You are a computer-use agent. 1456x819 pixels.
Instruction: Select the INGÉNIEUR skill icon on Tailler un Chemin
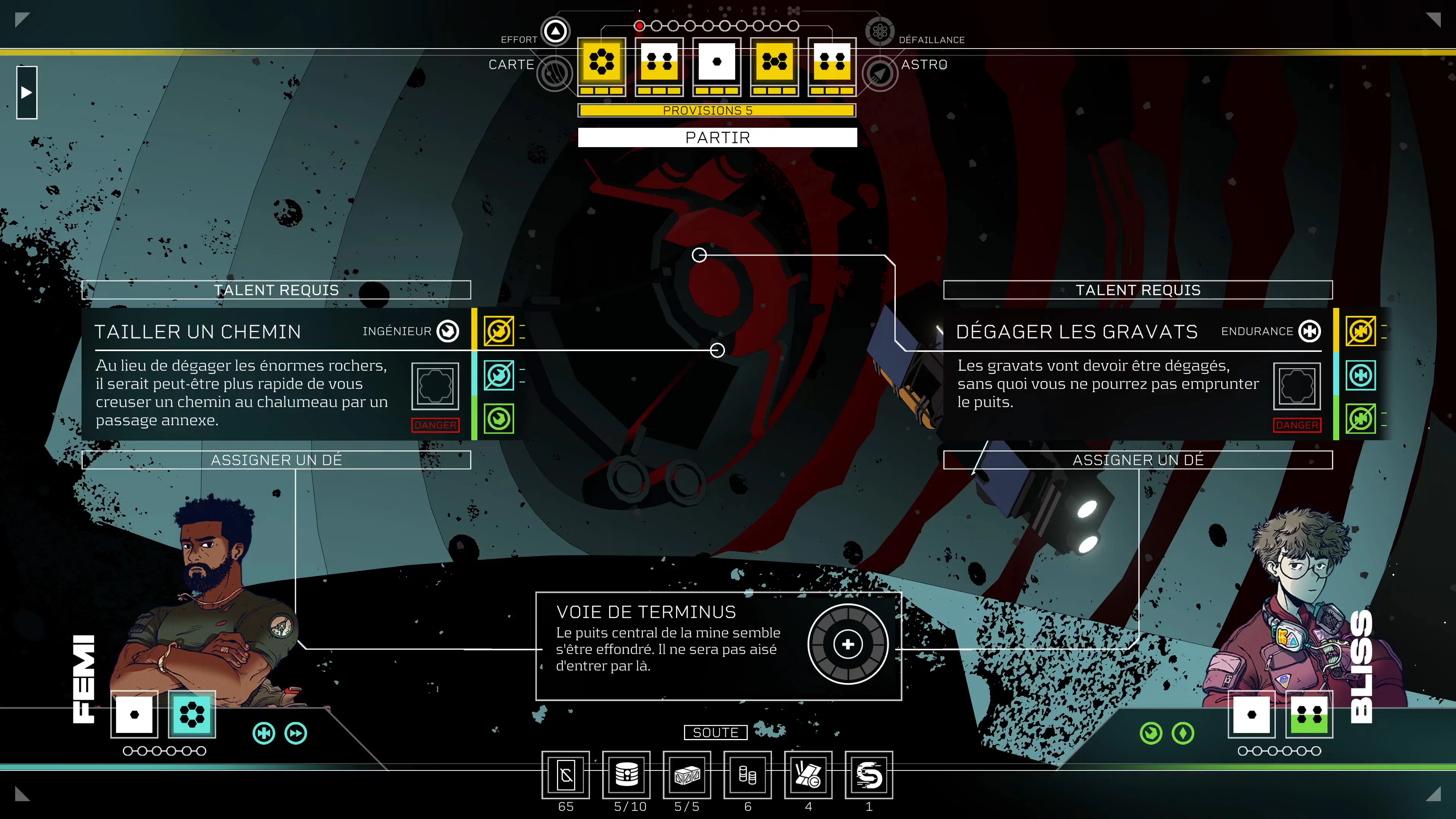tap(448, 332)
